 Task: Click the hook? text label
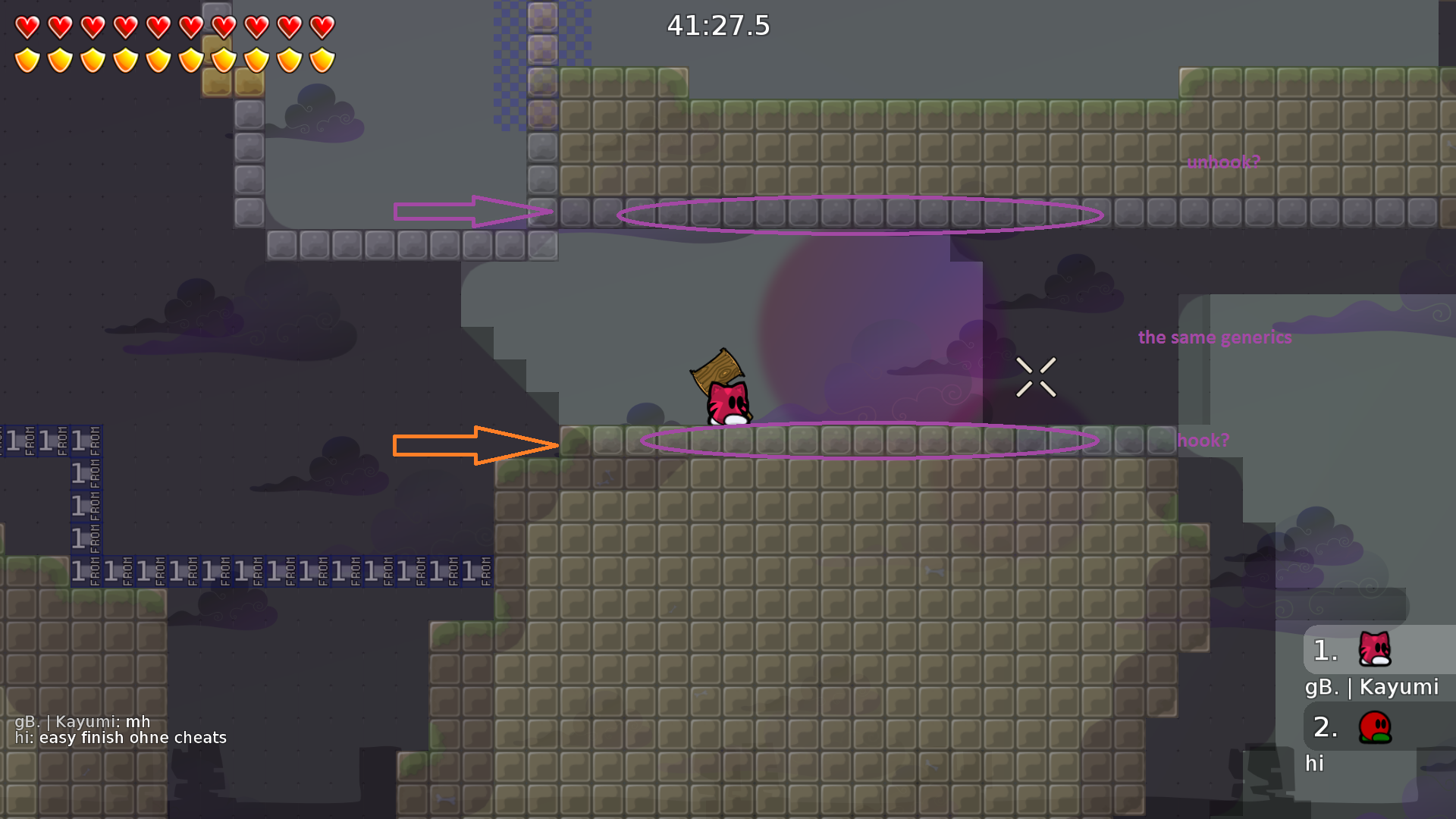(1203, 440)
